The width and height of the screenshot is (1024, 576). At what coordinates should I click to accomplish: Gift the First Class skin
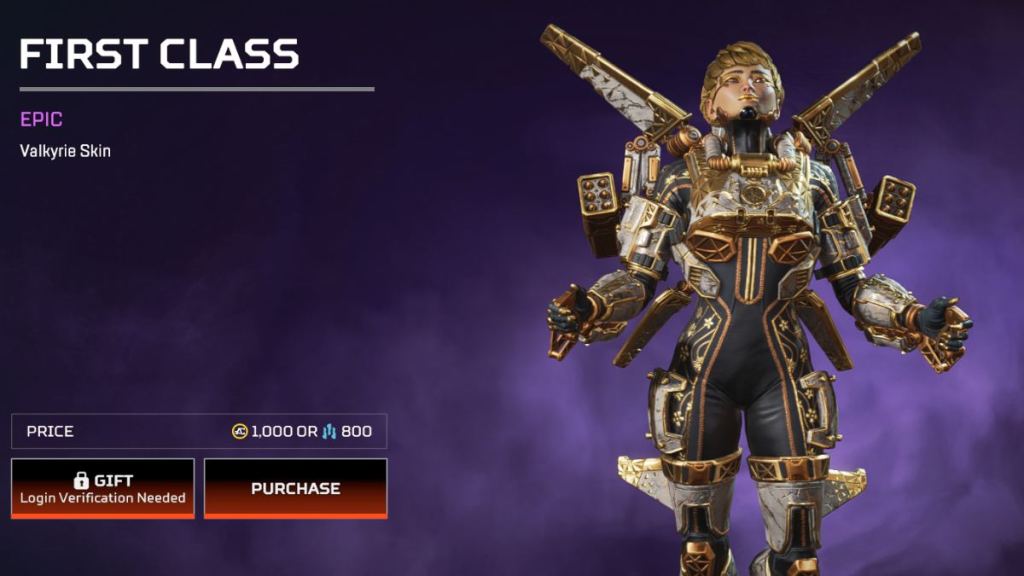103,488
